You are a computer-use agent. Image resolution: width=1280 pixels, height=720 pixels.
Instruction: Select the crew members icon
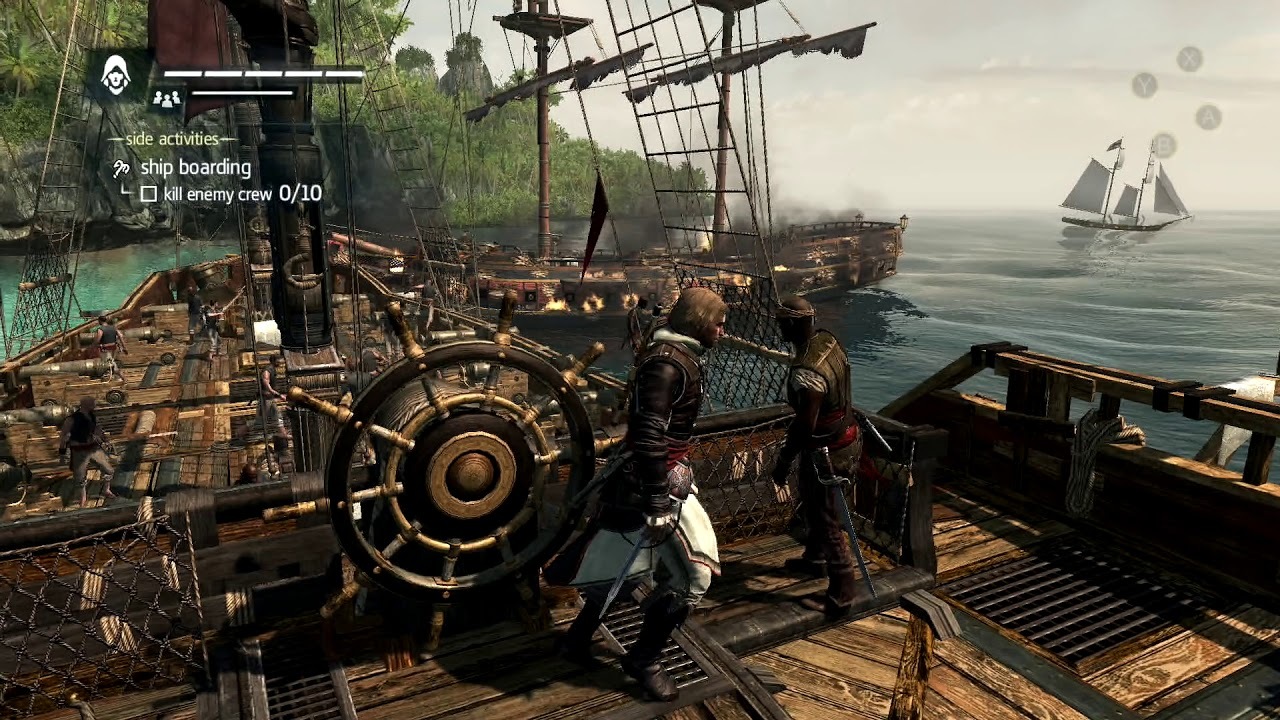tap(166, 98)
